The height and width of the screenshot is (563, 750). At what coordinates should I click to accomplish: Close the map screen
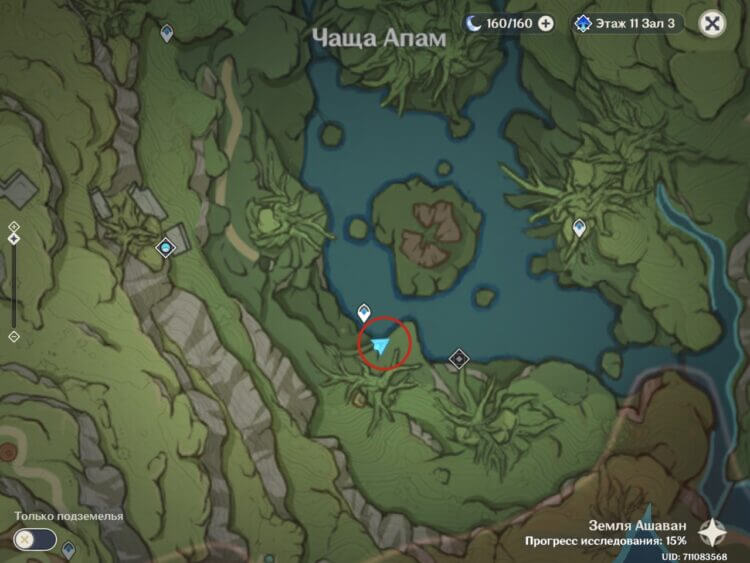[712, 24]
